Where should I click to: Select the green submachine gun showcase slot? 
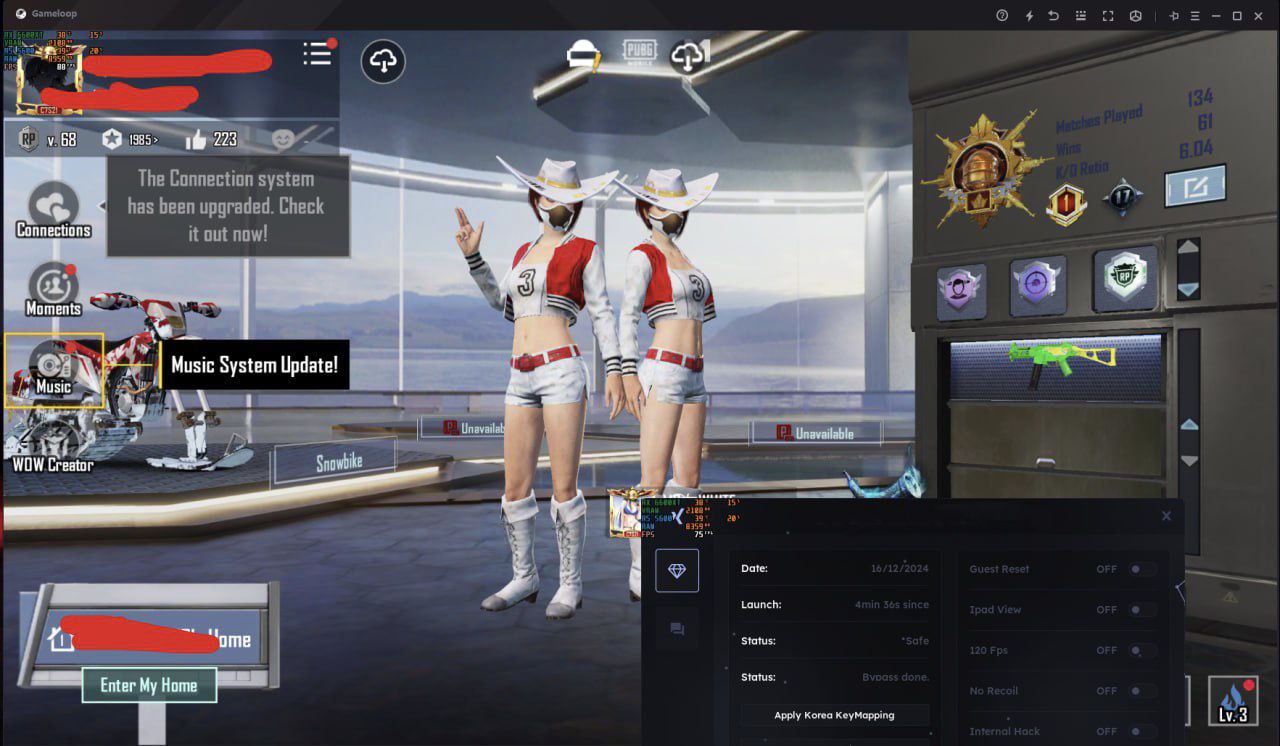1055,365
